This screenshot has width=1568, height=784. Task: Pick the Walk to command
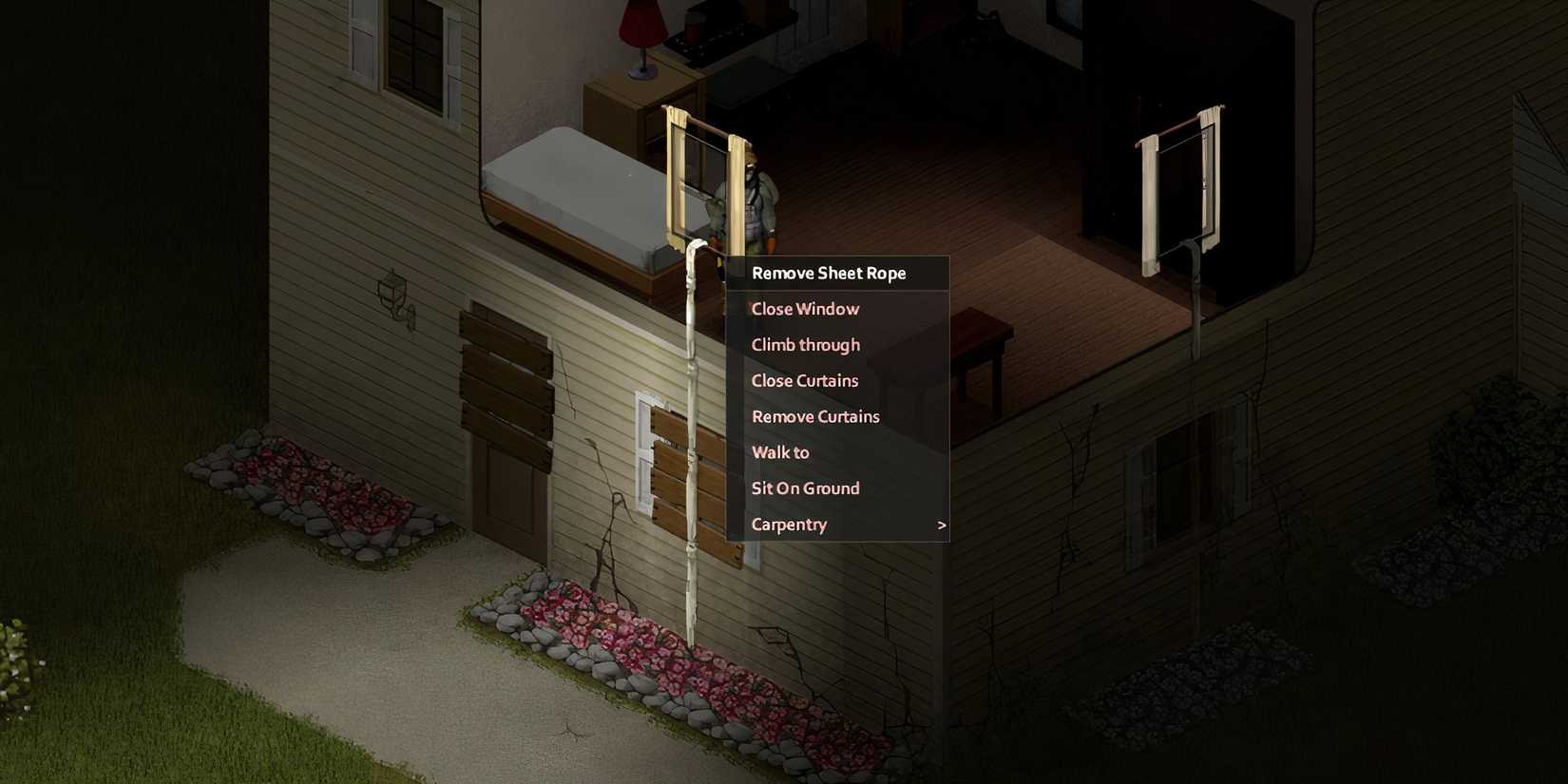[x=780, y=452]
